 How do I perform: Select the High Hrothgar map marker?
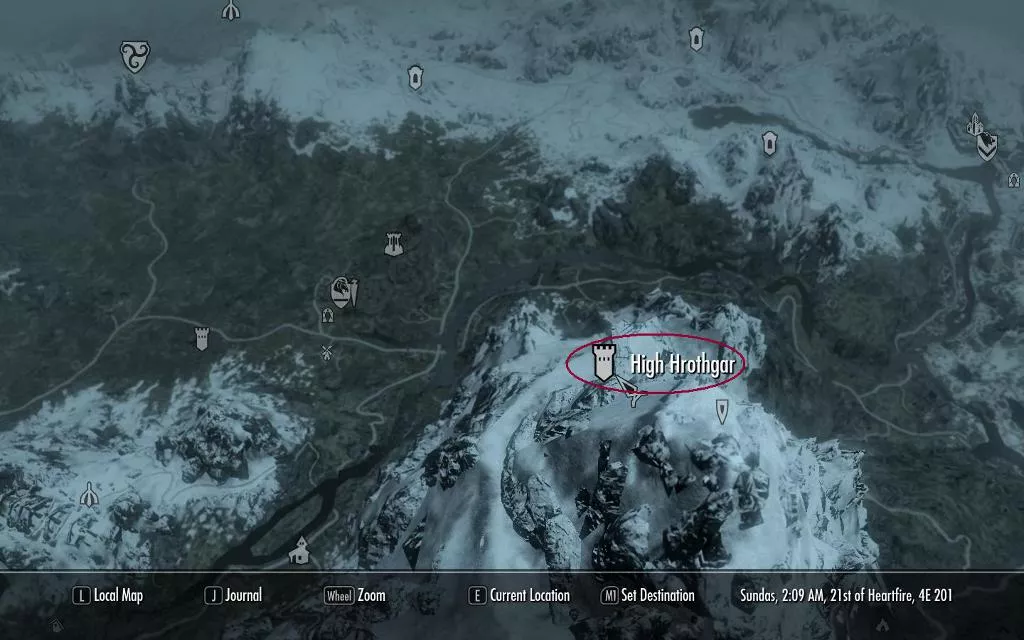pyautogui.click(x=603, y=362)
